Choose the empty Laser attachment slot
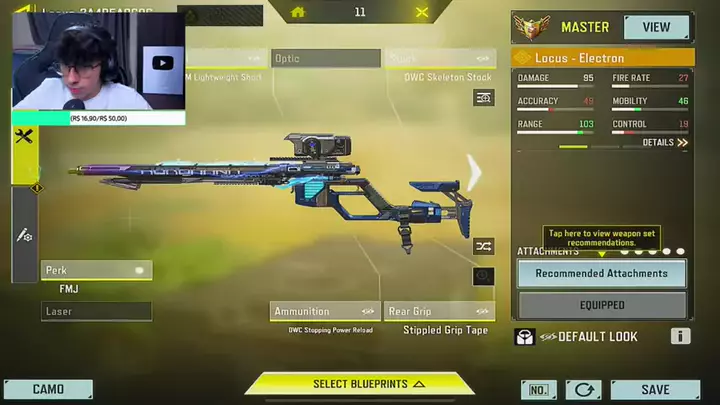This screenshot has width=720, height=405. tap(96, 312)
